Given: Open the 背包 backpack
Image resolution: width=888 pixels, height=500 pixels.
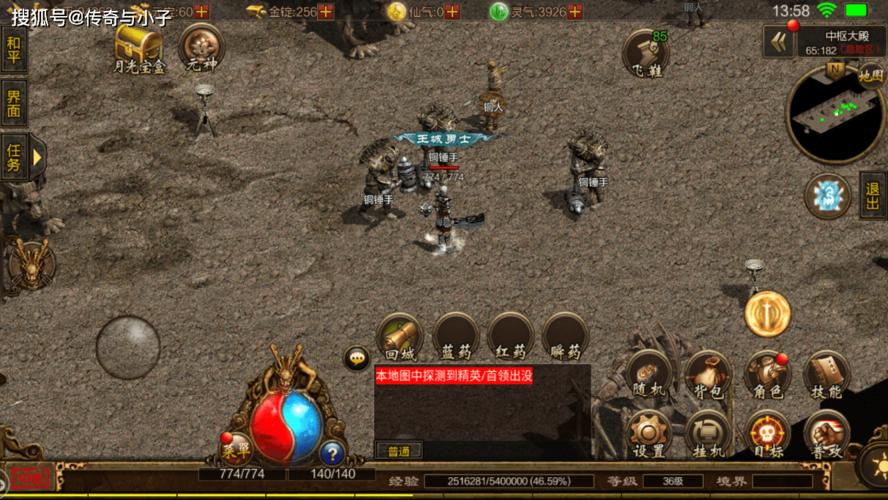Looking at the screenshot, I should click(708, 375).
